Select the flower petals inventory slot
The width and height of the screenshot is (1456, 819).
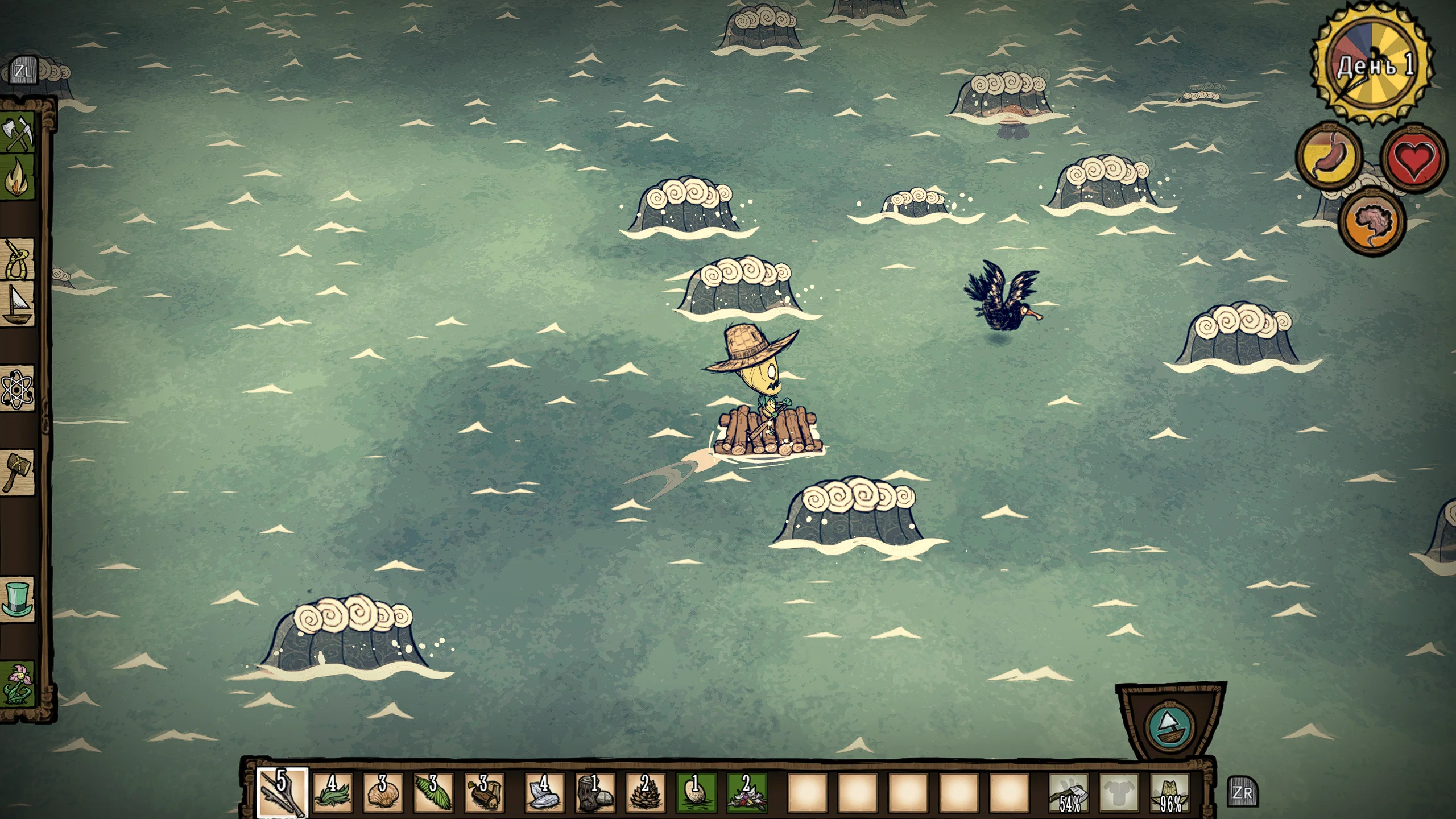746,792
